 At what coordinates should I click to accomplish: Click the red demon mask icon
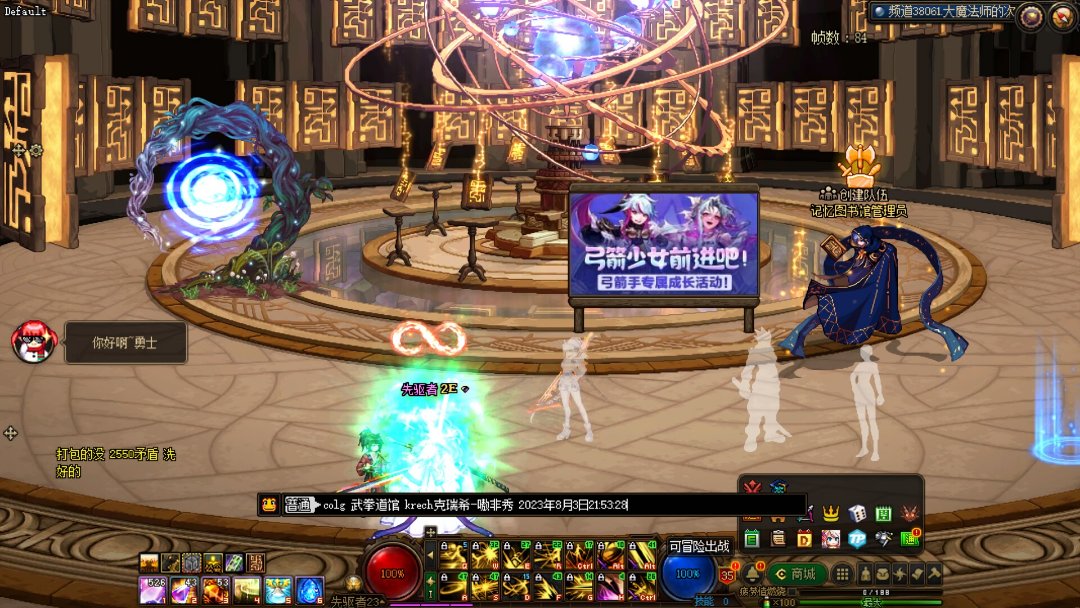(909, 513)
